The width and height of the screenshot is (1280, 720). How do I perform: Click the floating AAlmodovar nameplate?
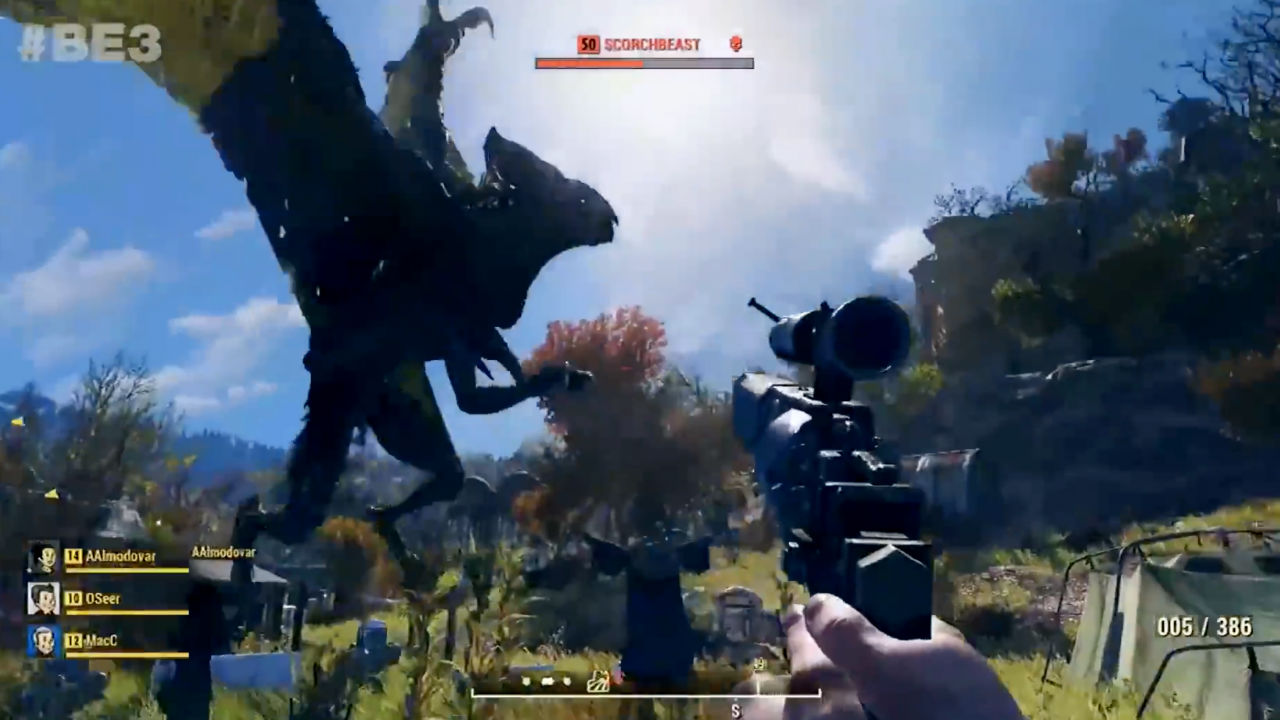point(223,552)
